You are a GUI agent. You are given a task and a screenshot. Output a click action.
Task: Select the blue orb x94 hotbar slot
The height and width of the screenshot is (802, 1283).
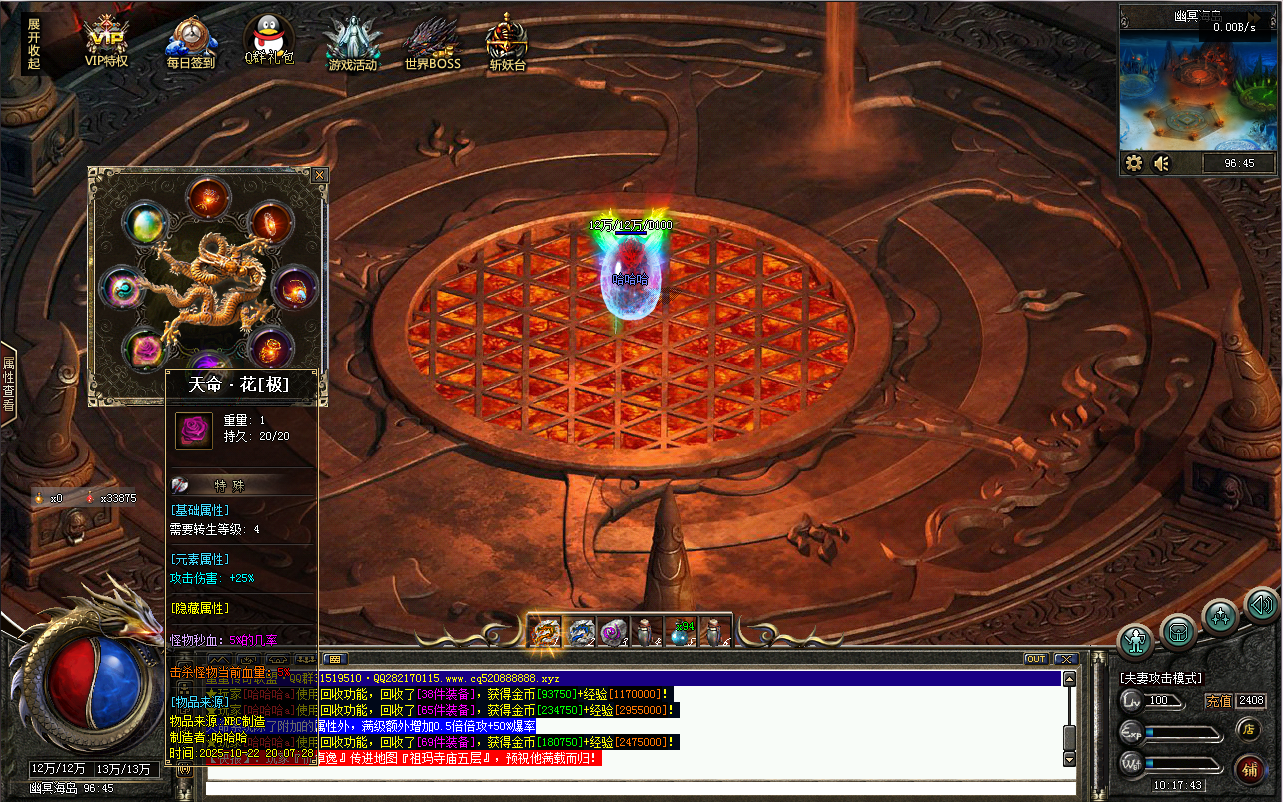681,632
